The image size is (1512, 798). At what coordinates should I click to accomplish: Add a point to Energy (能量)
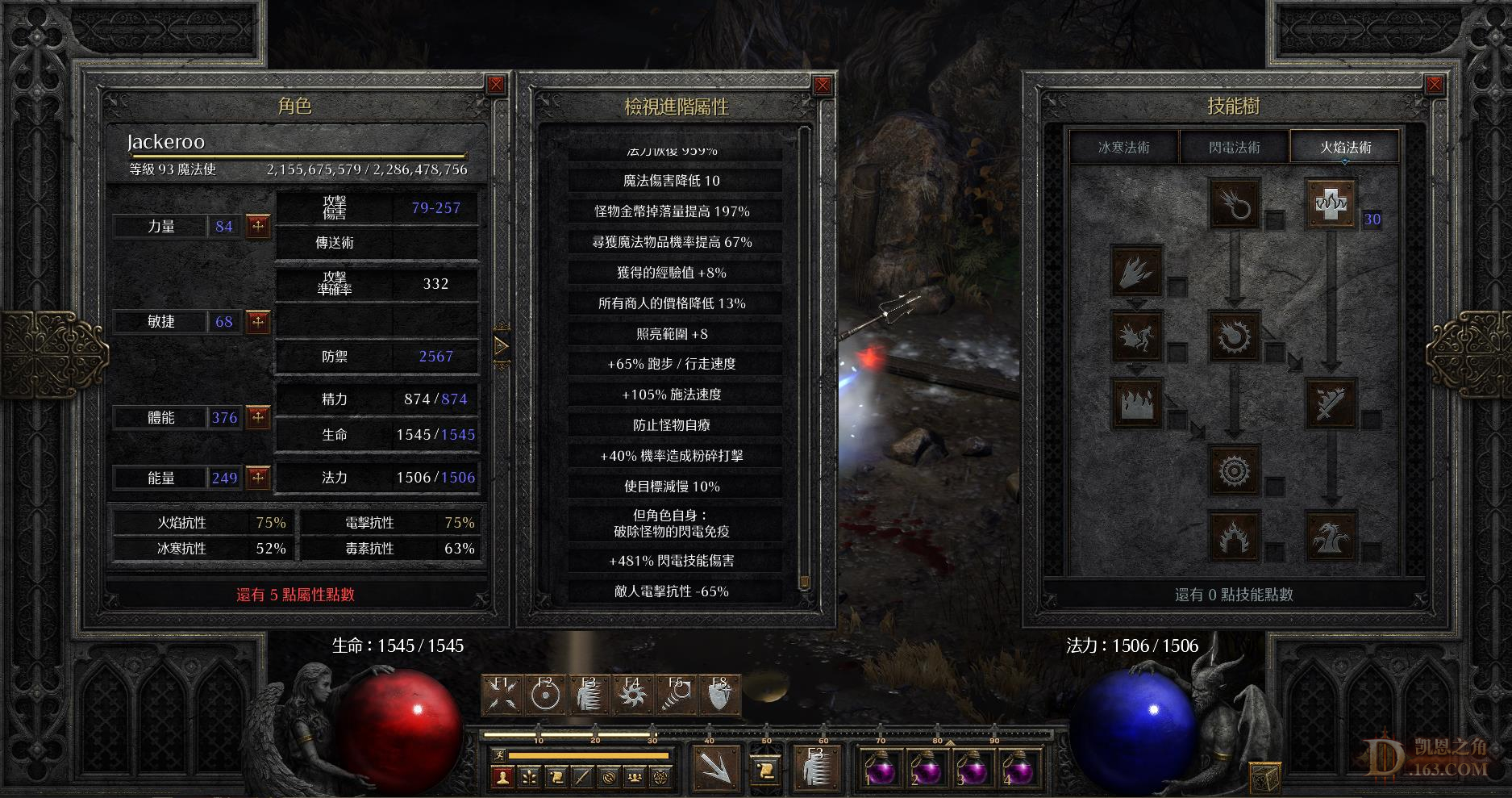(258, 478)
